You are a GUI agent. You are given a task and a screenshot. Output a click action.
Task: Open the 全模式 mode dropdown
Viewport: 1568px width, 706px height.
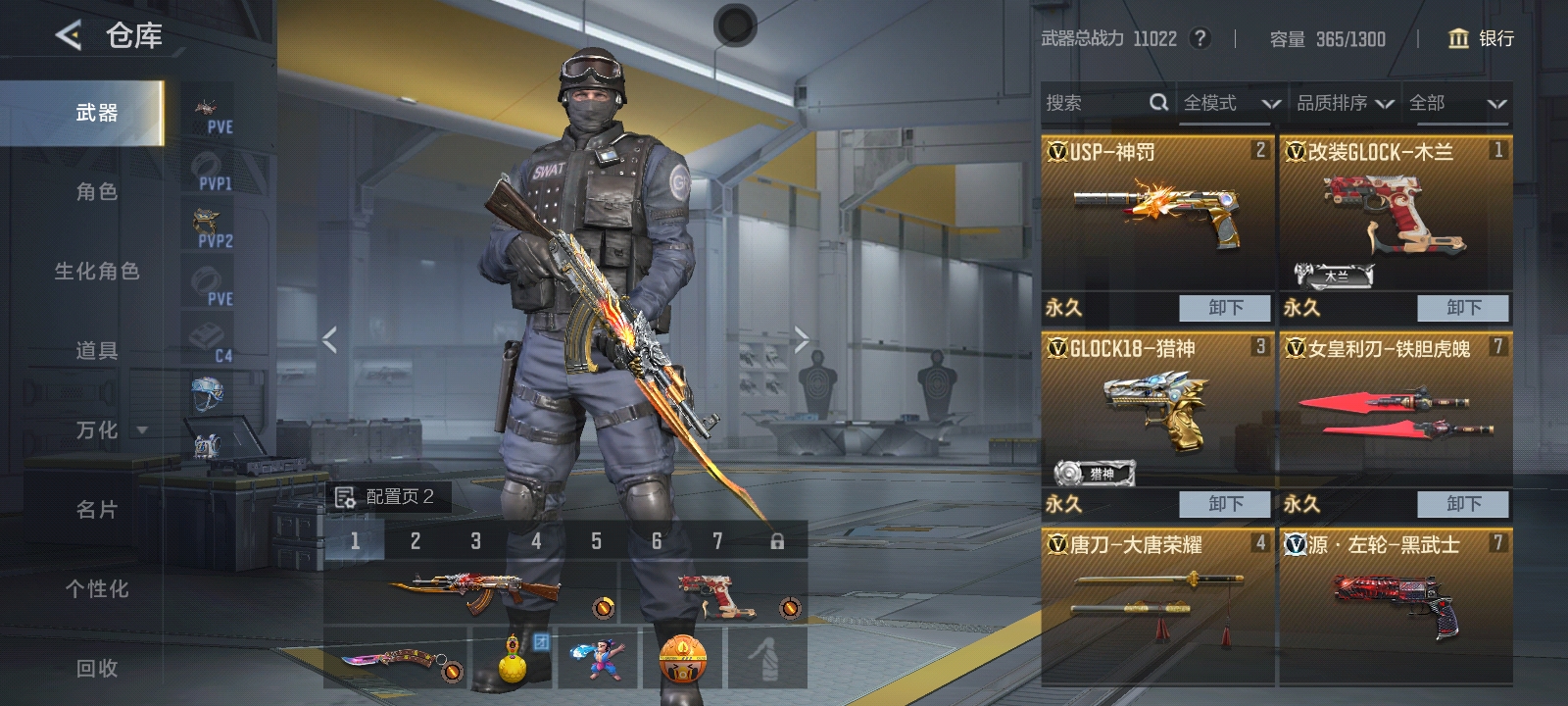[x=1230, y=103]
